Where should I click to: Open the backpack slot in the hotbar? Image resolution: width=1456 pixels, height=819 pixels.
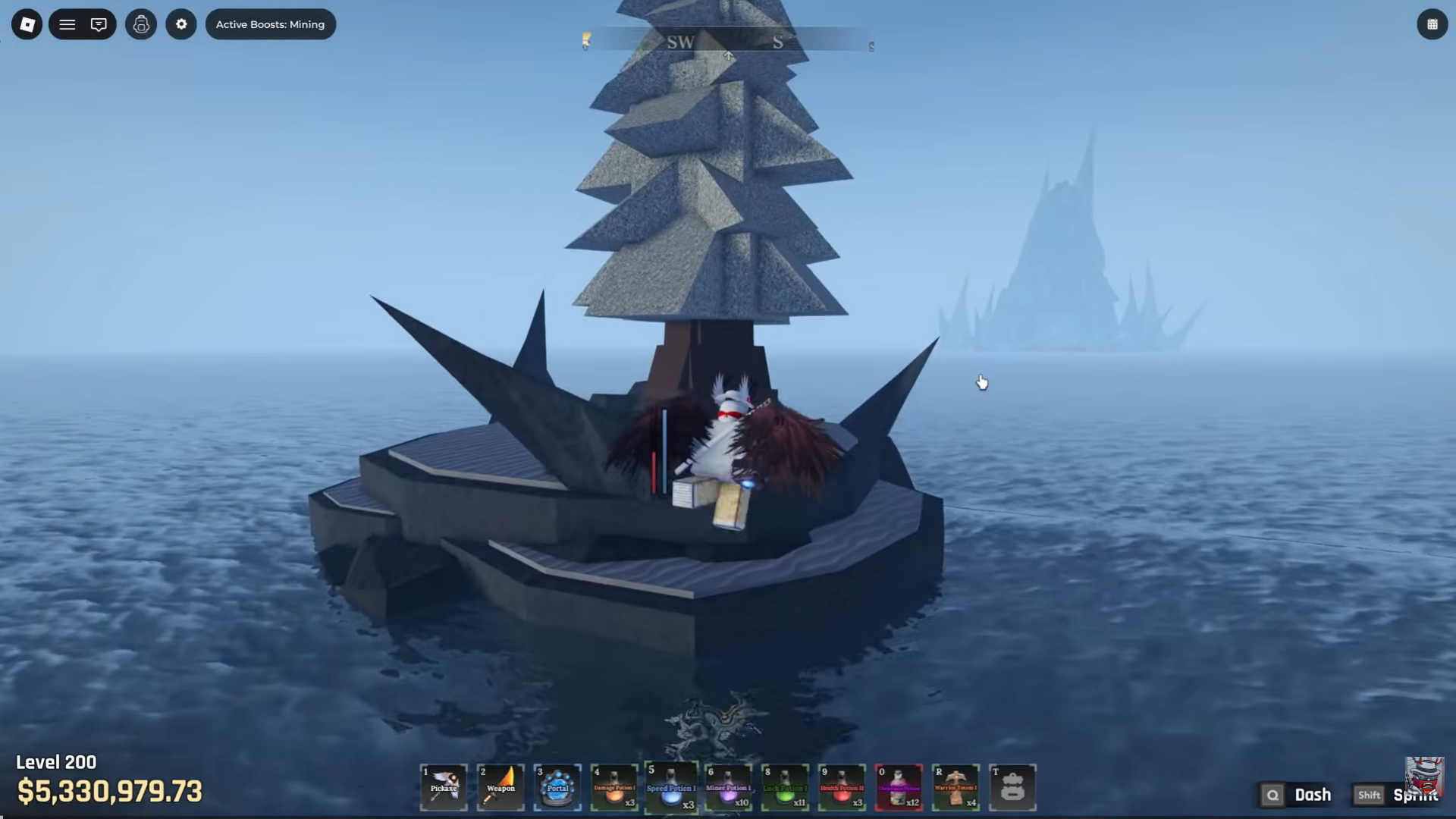pos(1012,787)
